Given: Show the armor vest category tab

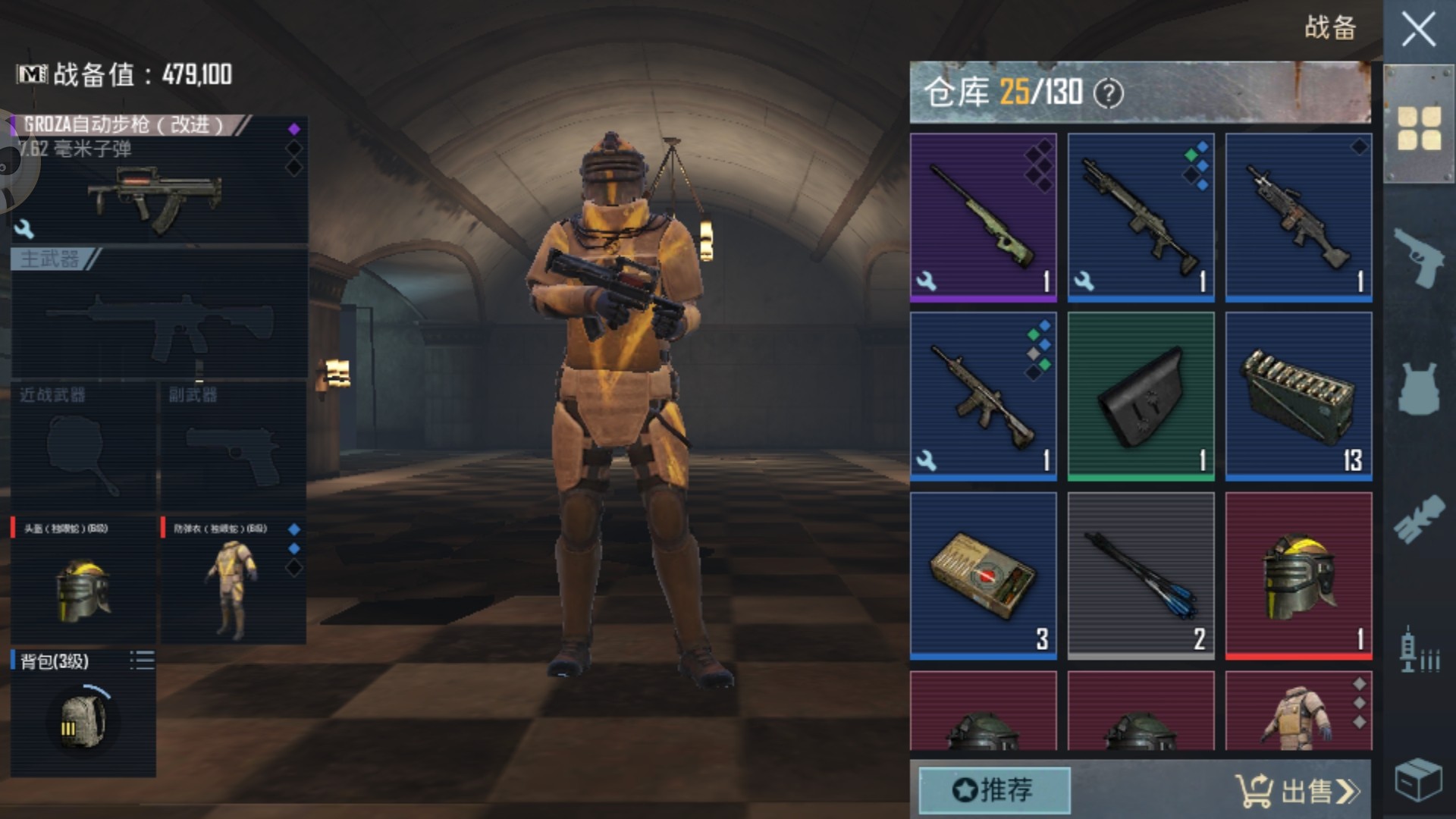Looking at the screenshot, I should click(1419, 388).
